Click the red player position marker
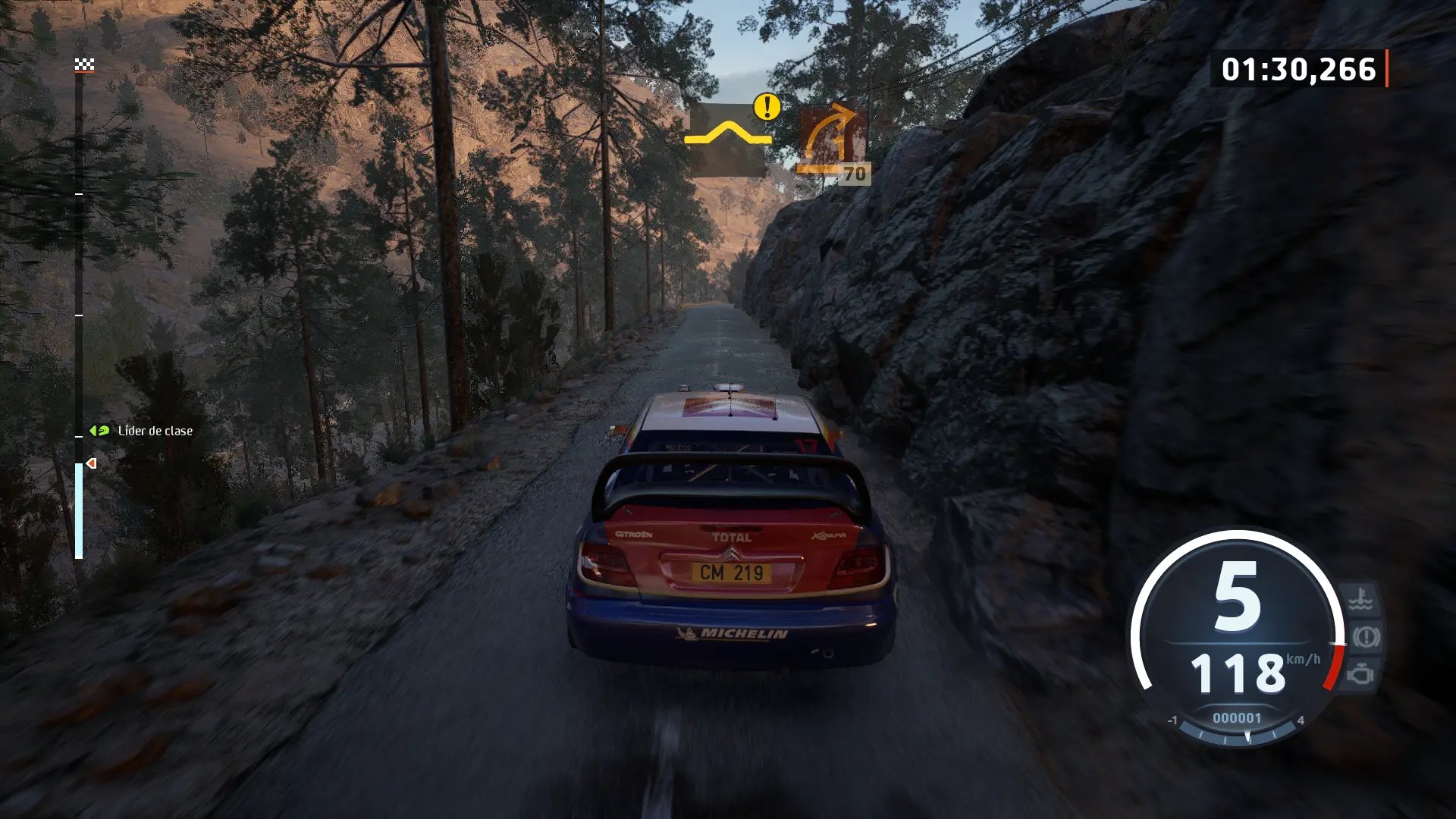Image resolution: width=1456 pixels, height=819 pixels. pos(91,463)
